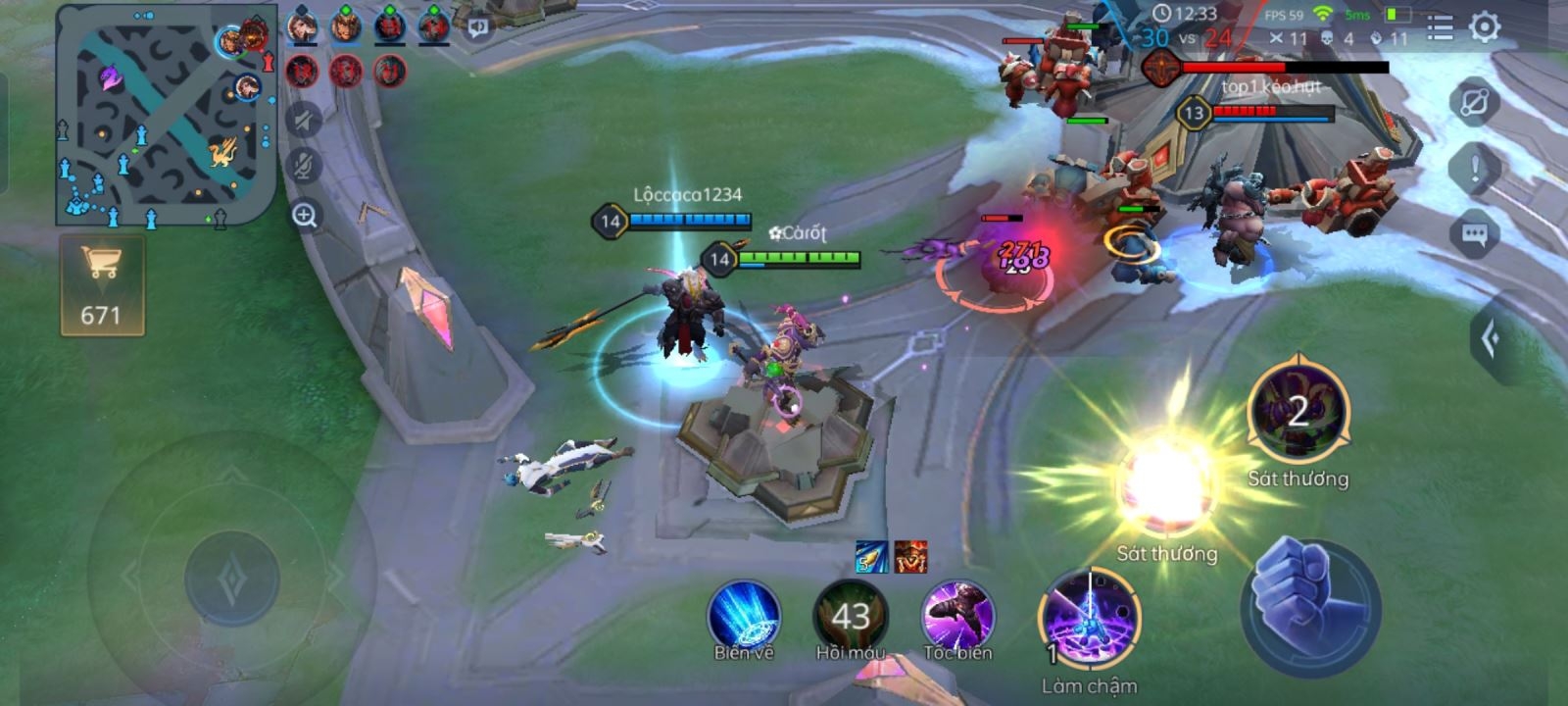Cast the Tốc biến flash spell

tap(957, 616)
